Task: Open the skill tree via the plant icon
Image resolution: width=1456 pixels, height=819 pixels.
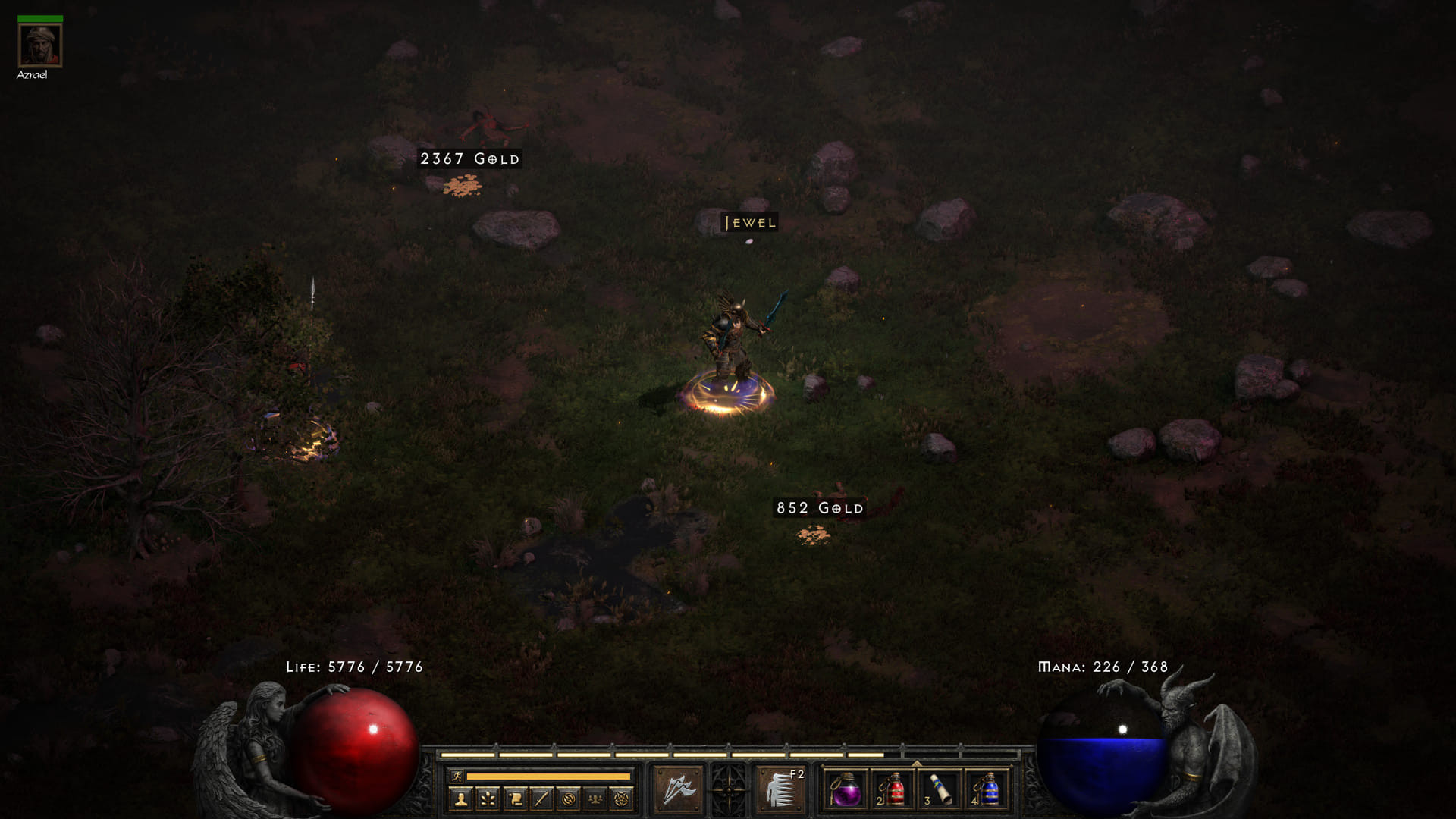Action: point(489,798)
